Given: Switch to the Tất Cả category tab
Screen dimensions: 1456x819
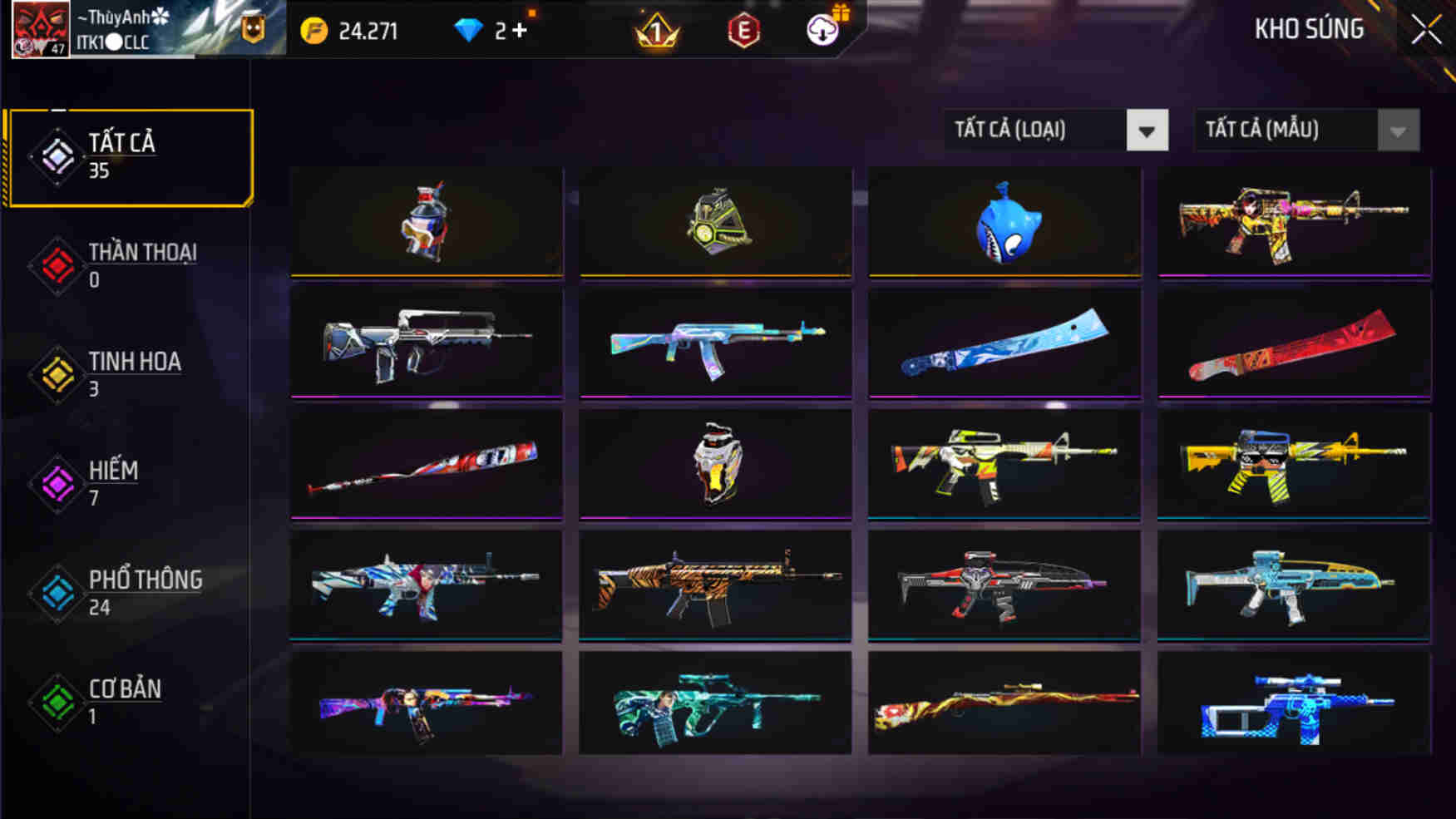Looking at the screenshot, I should click(129, 156).
